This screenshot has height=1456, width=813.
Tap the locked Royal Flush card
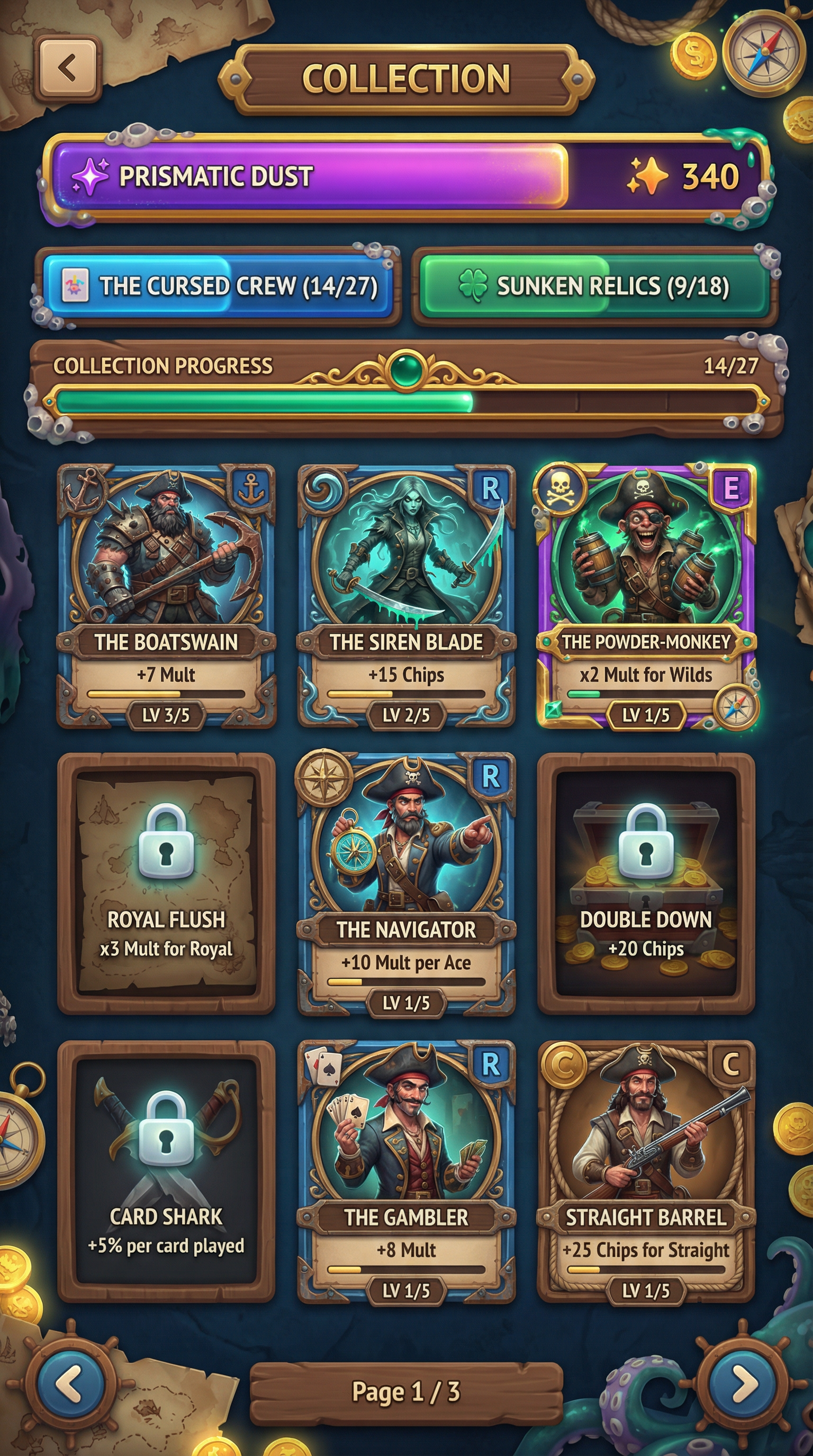pos(166,882)
